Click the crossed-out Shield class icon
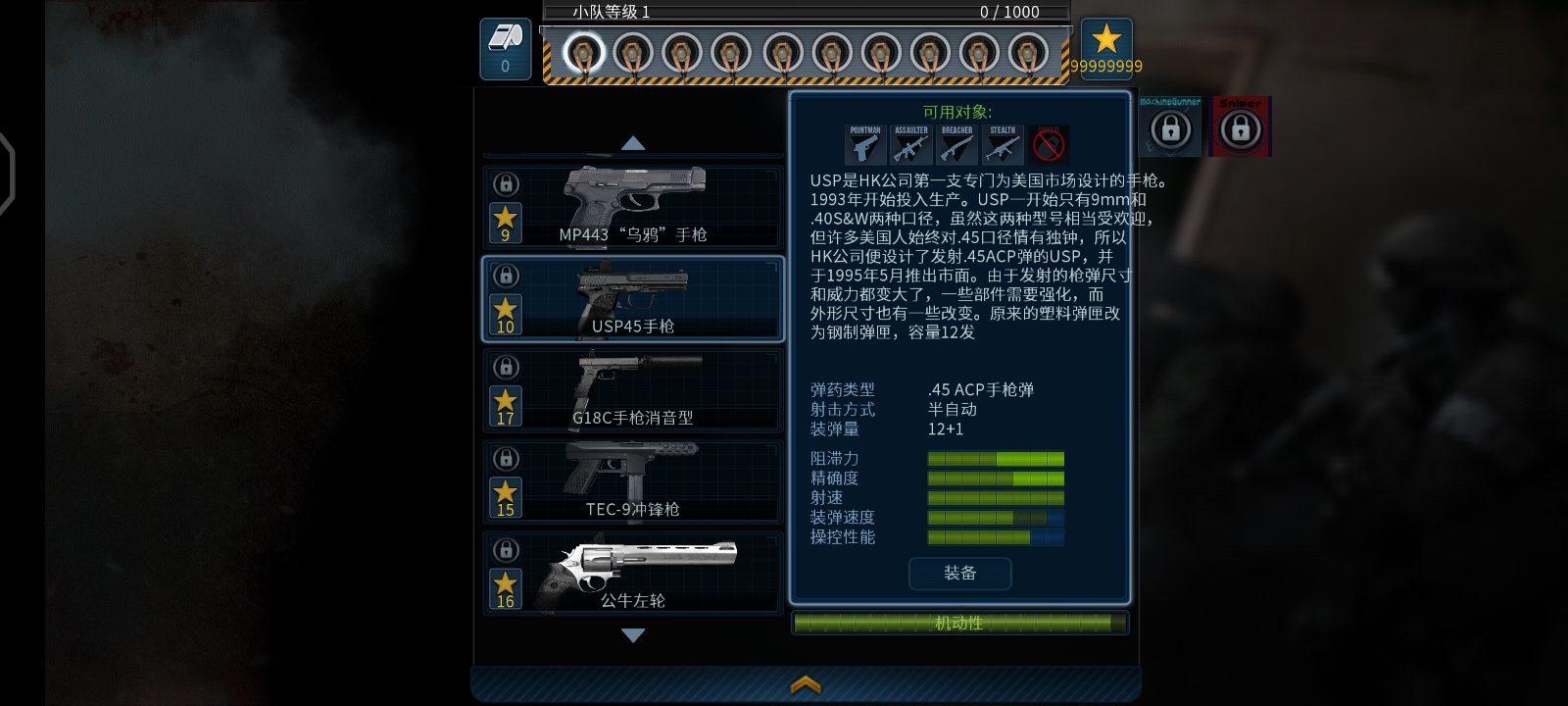Viewport: 1568px width, 706px height. (x=1049, y=145)
